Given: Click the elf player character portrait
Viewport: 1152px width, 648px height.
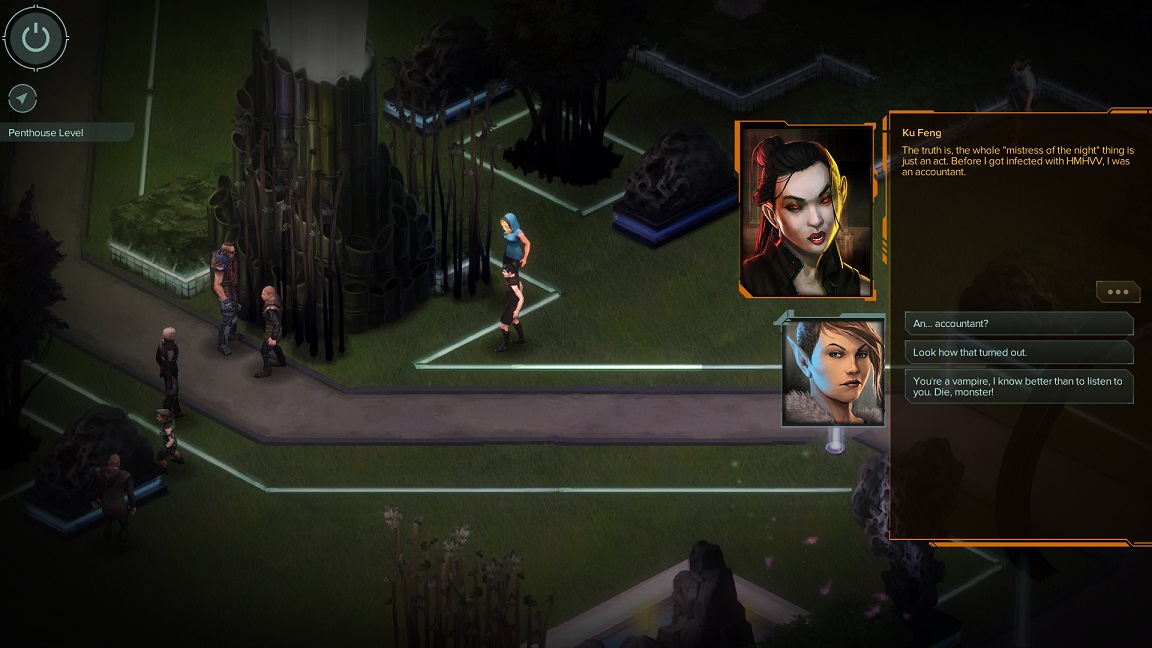Looking at the screenshot, I should pos(834,372).
